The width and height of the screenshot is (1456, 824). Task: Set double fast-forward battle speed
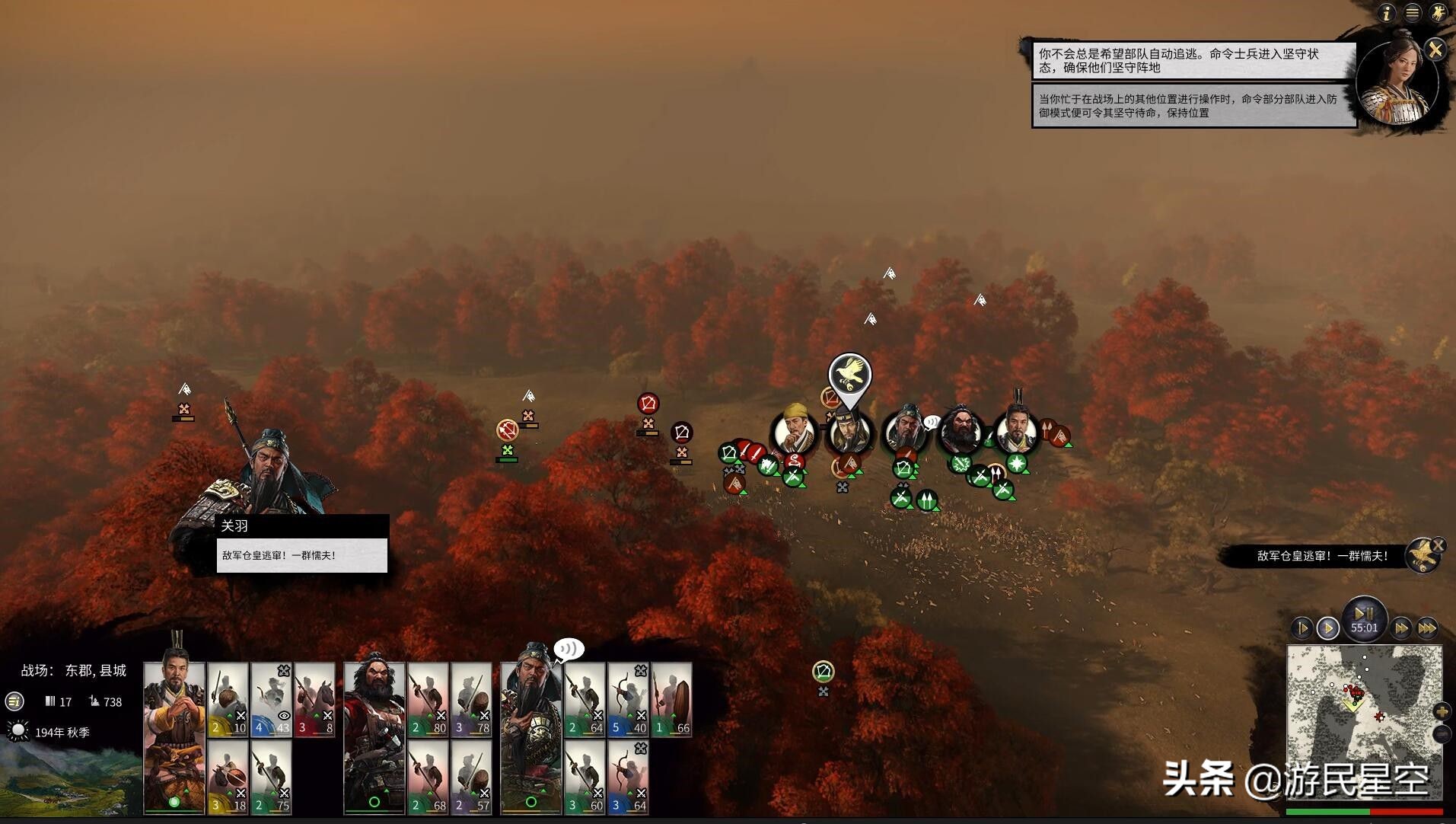1401,628
